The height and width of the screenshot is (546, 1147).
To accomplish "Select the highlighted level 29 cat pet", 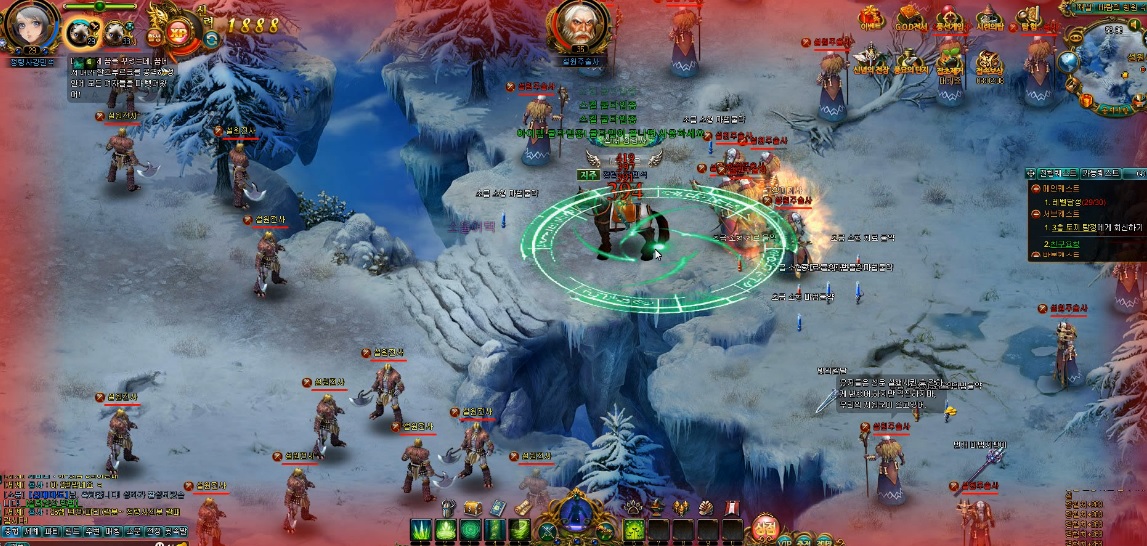I will click(79, 33).
